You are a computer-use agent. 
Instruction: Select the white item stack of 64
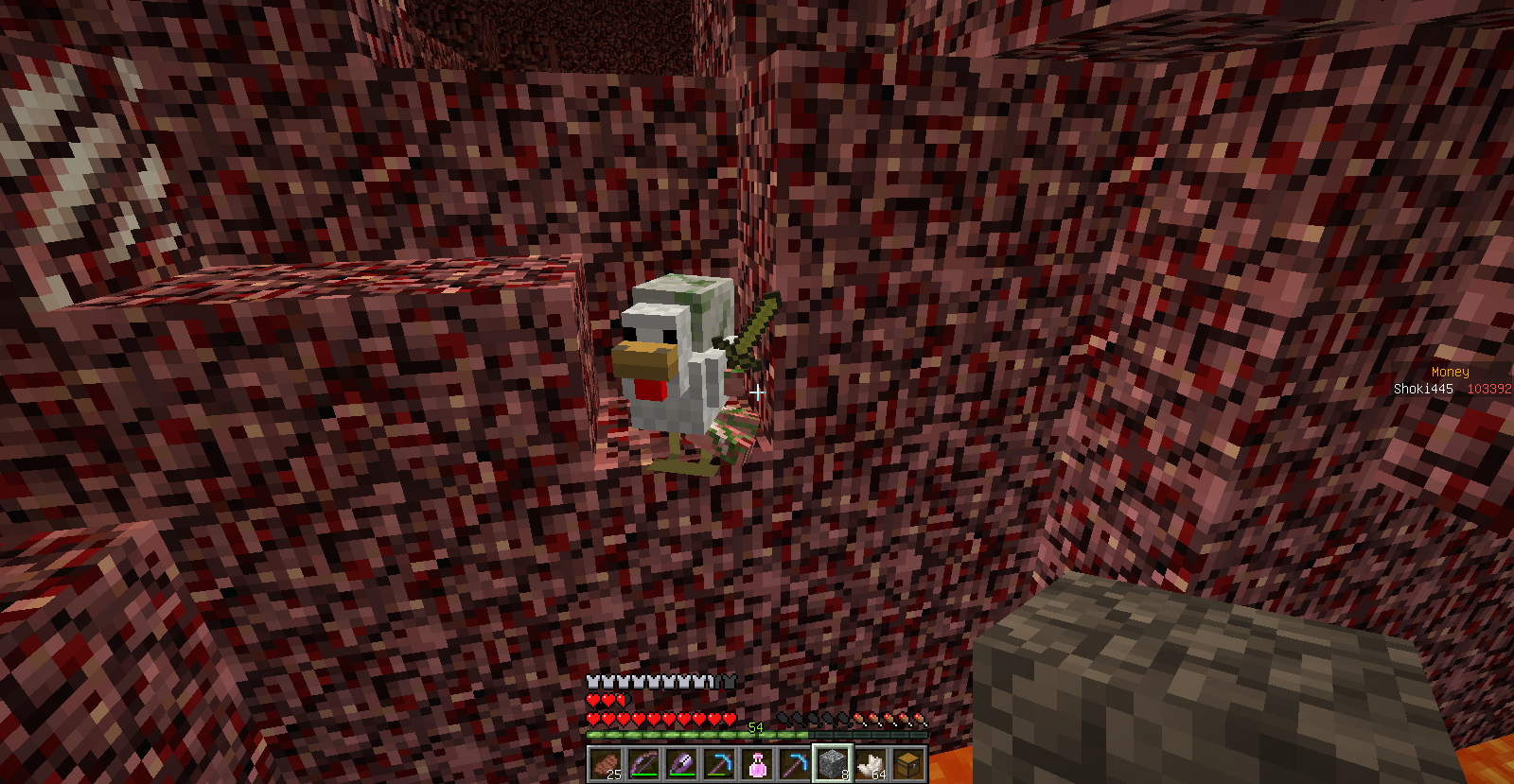[x=871, y=764]
